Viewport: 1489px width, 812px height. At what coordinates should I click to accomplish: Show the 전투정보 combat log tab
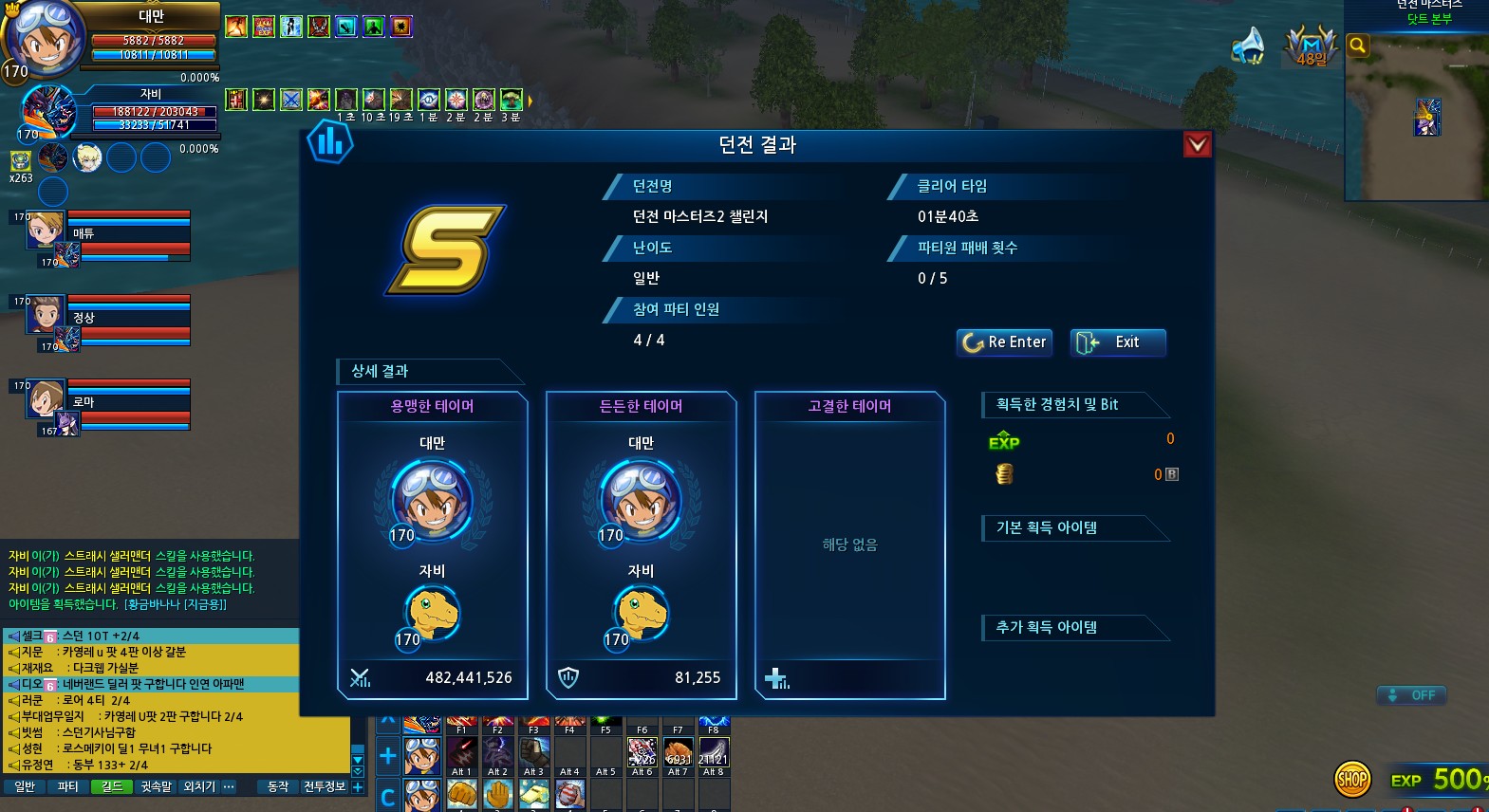pyautogui.click(x=325, y=786)
